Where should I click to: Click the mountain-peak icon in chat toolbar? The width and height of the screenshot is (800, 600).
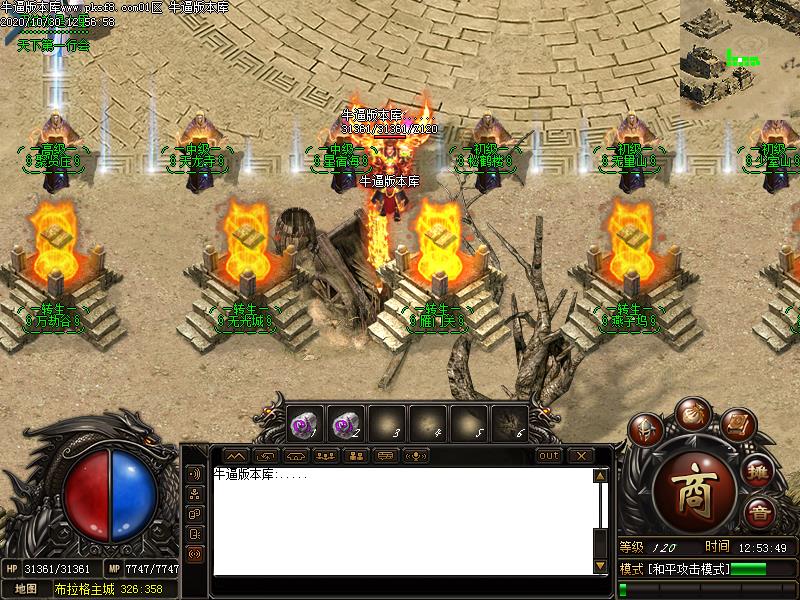(x=232, y=456)
